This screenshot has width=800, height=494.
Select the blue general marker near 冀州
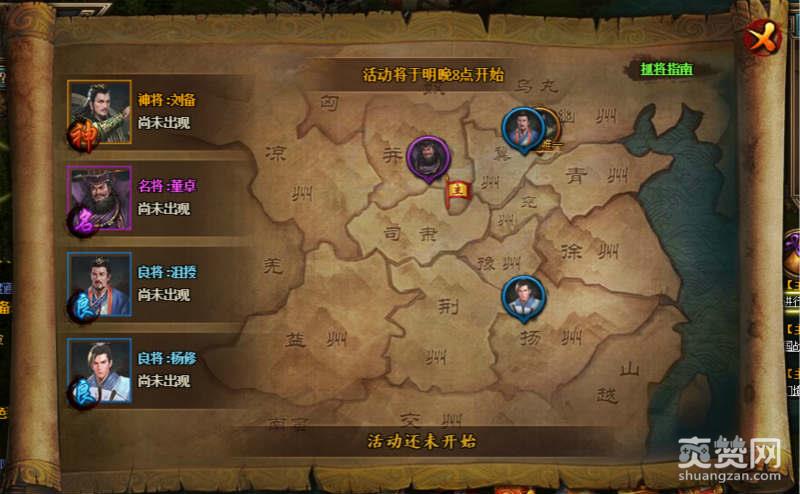pyautogui.click(x=522, y=128)
